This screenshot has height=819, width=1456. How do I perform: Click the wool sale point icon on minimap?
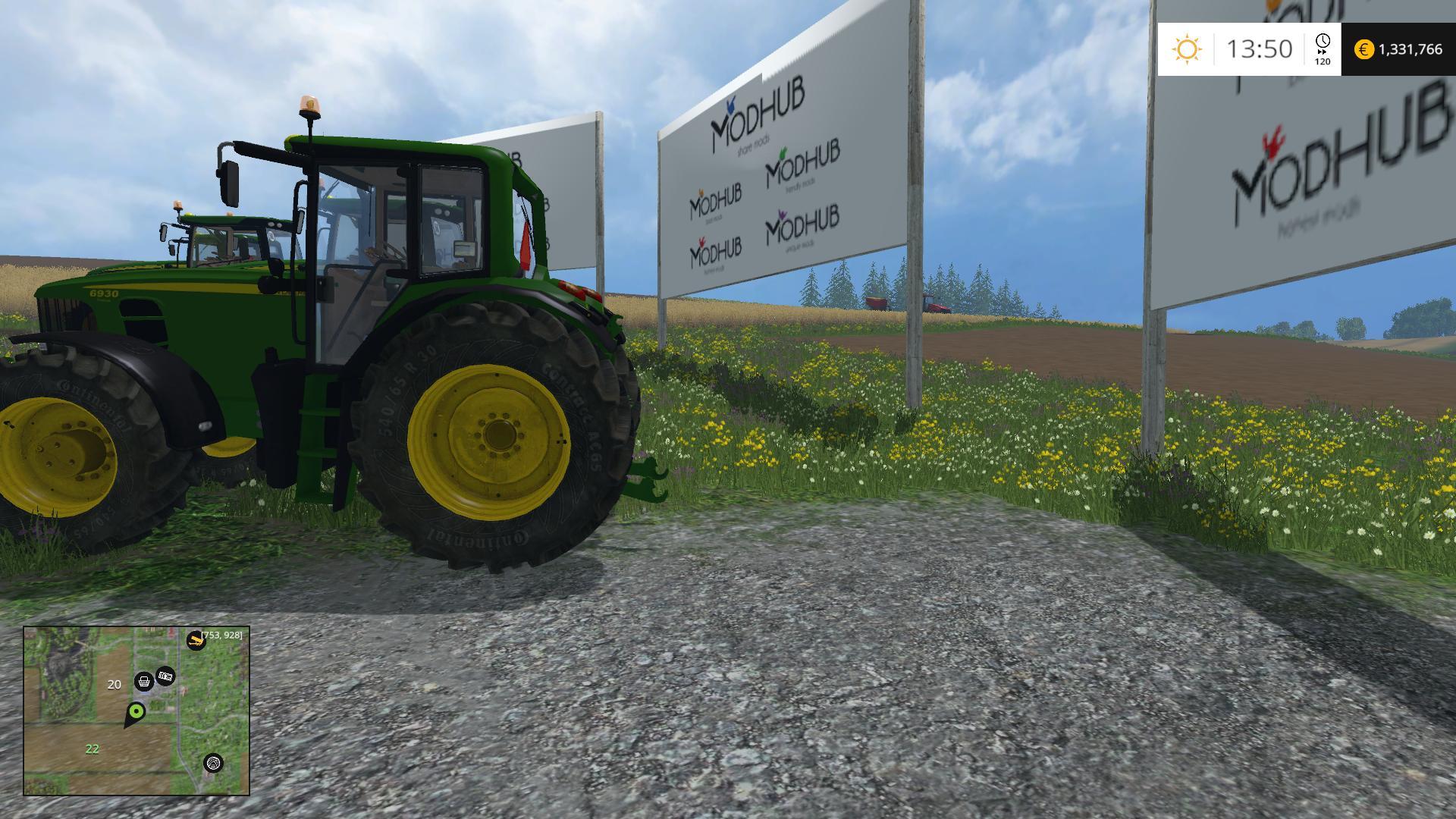click(214, 763)
